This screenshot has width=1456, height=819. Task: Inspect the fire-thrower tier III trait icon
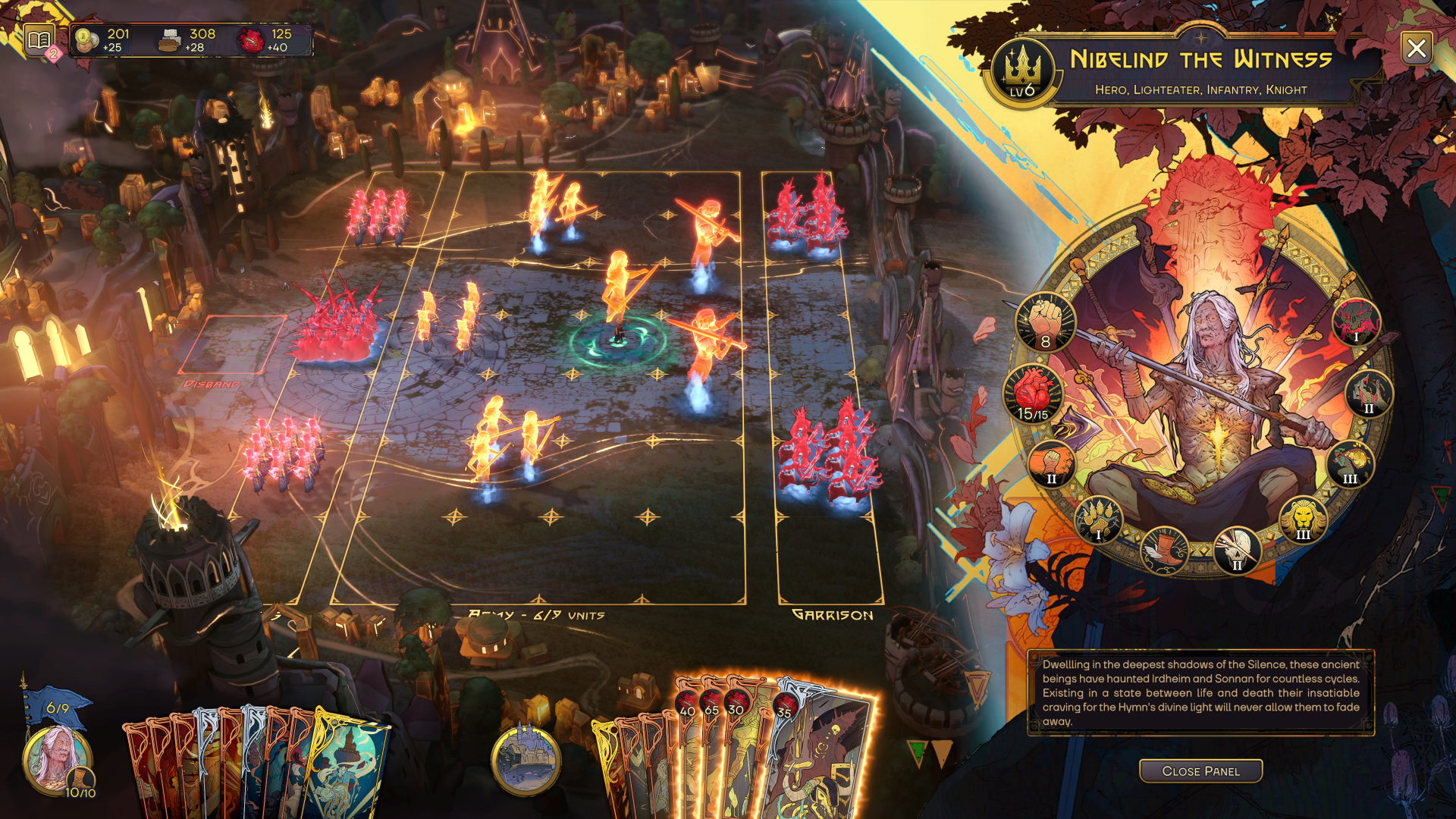(1350, 463)
